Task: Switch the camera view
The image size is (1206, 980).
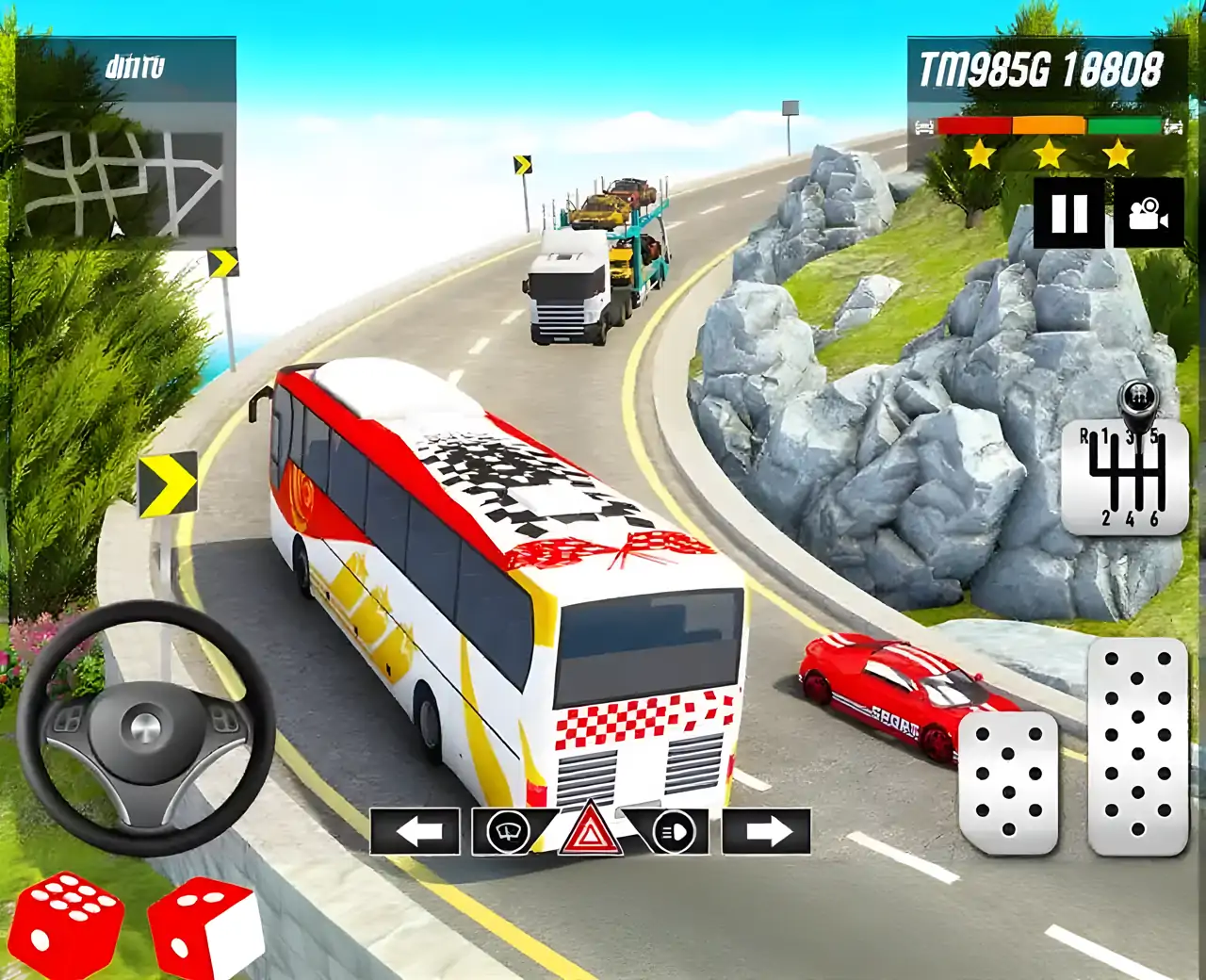Action: click(x=1149, y=213)
